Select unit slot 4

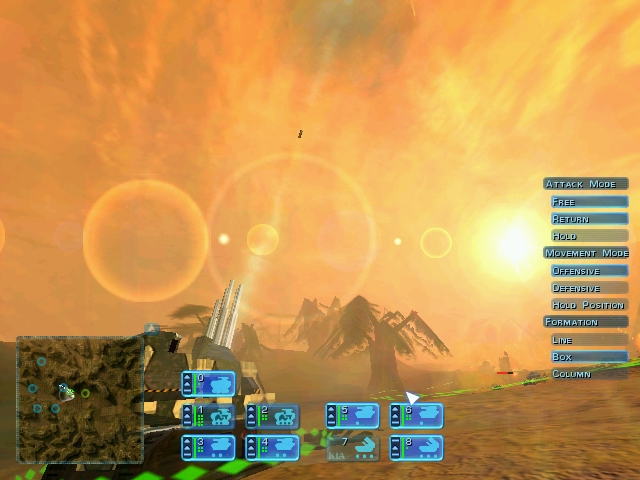point(273,447)
